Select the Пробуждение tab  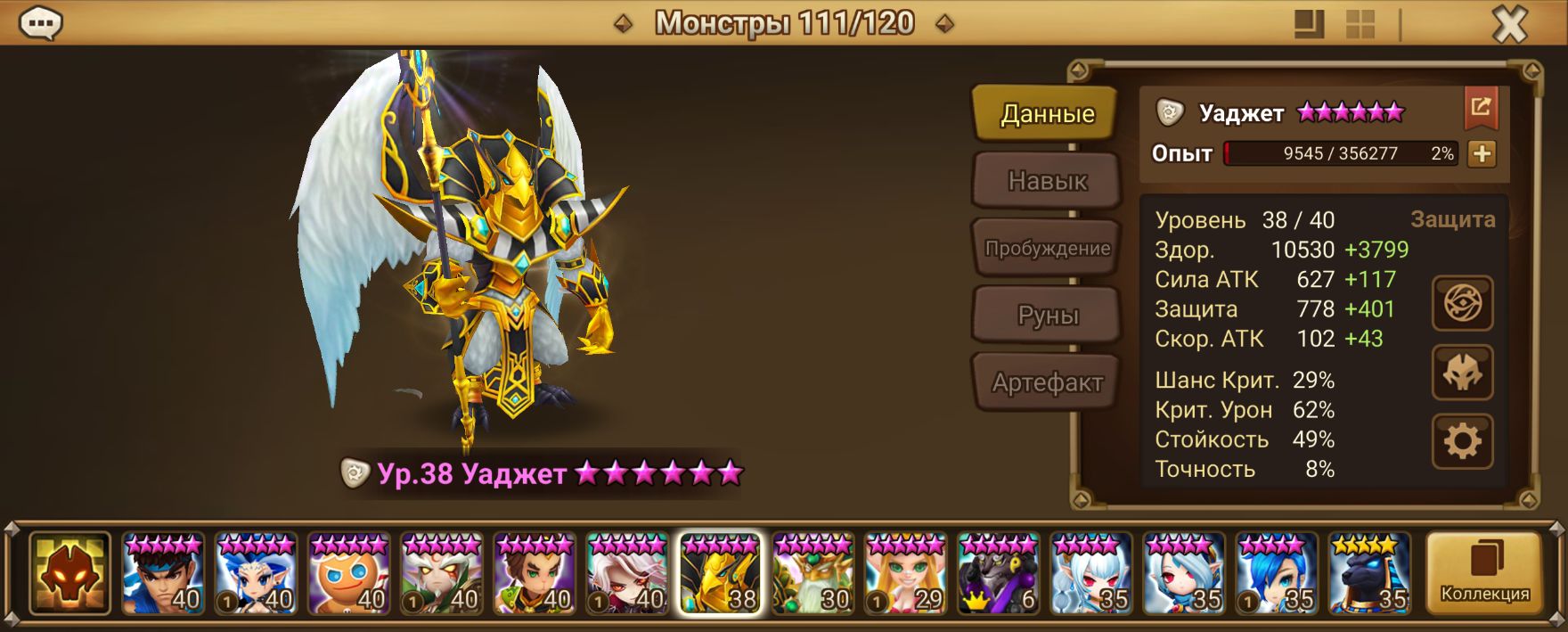pyautogui.click(x=1046, y=249)
